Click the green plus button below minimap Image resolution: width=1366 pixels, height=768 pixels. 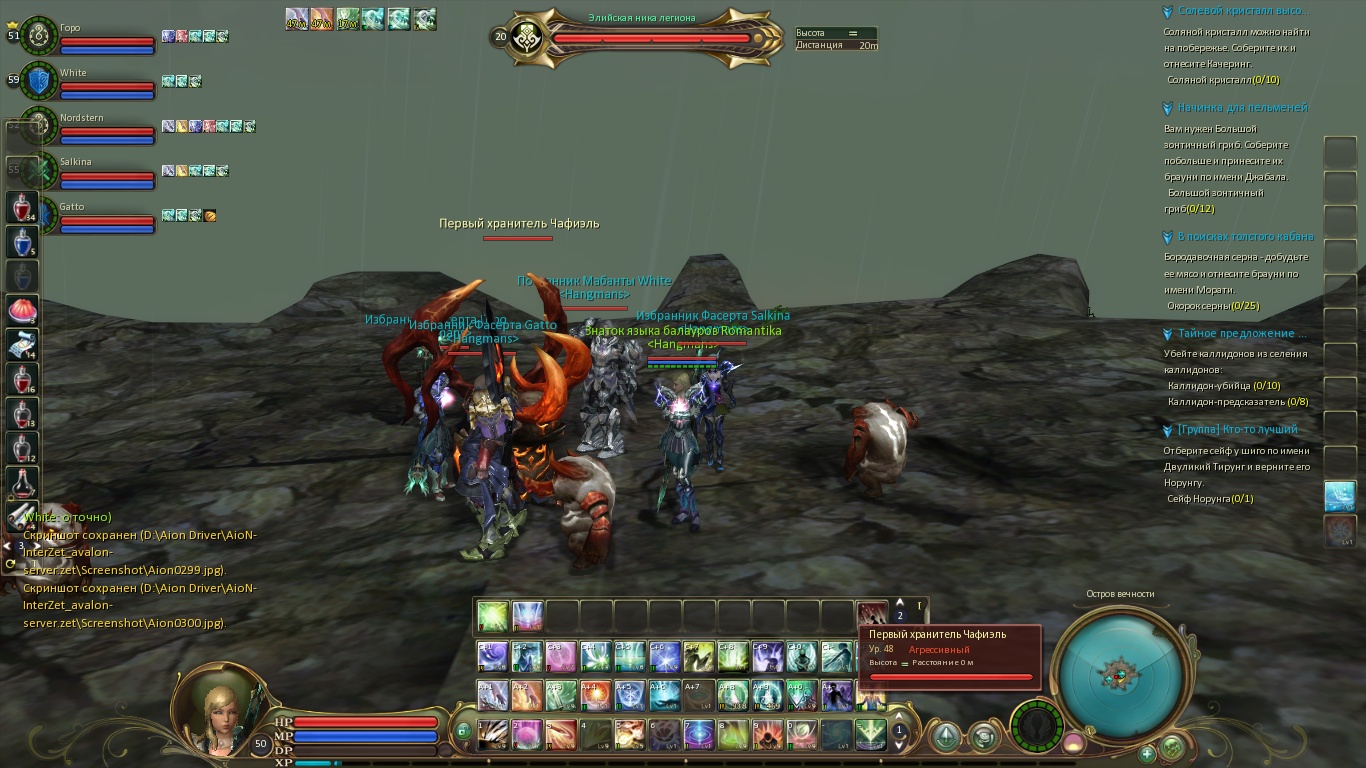pos(1148,753)
